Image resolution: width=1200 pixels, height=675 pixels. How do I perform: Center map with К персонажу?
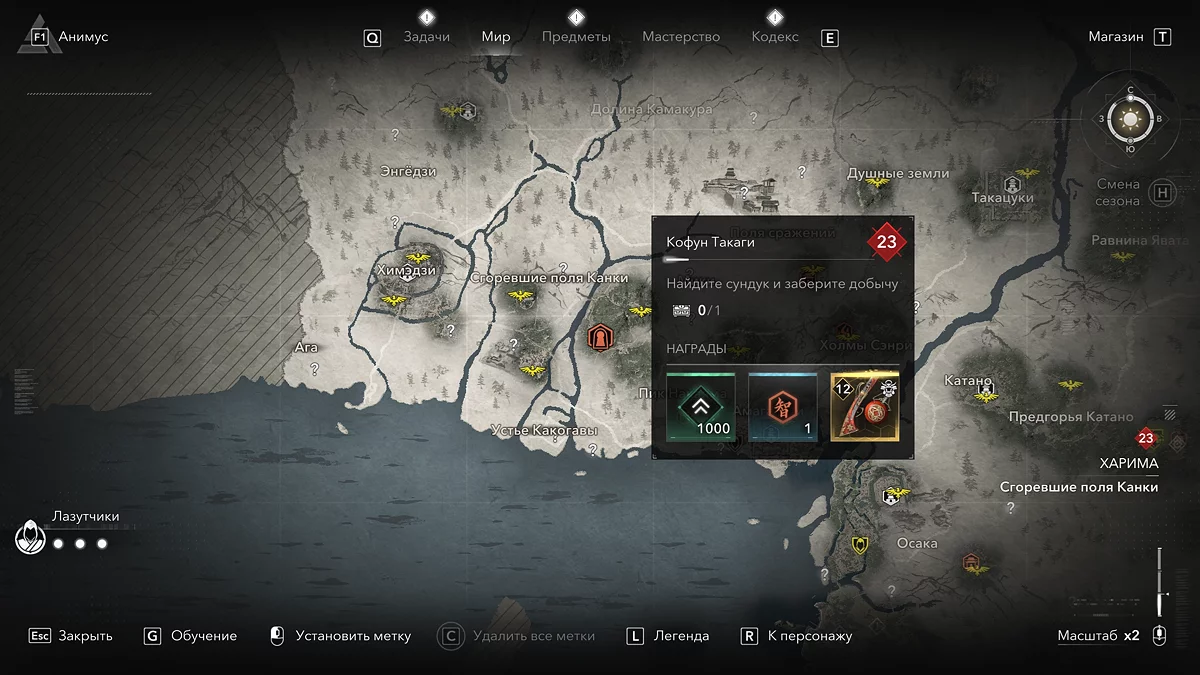(x=809, y=636)
